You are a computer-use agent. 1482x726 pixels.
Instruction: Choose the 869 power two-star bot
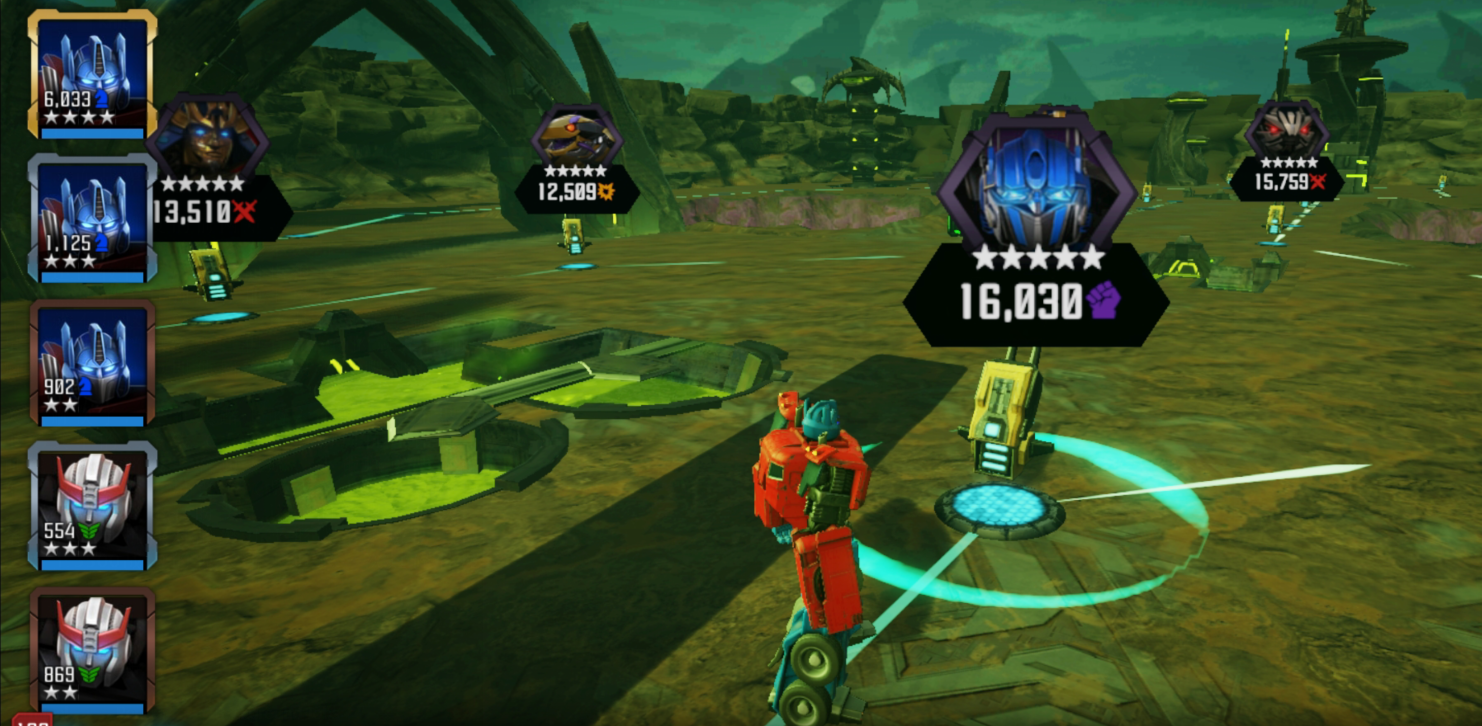92,649
